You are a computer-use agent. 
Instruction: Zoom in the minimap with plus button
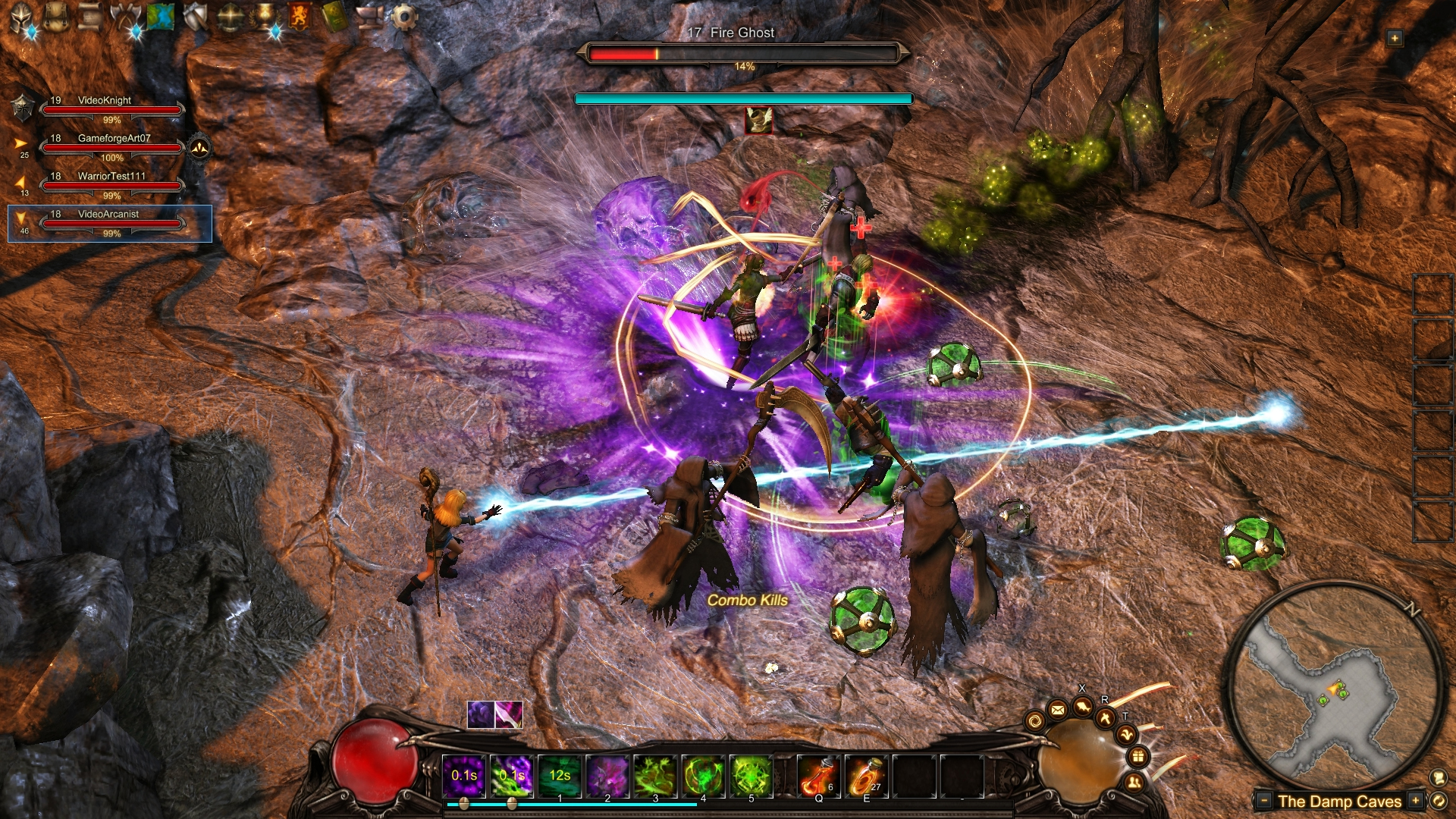pyautogui.click(x=1415, y=800)
